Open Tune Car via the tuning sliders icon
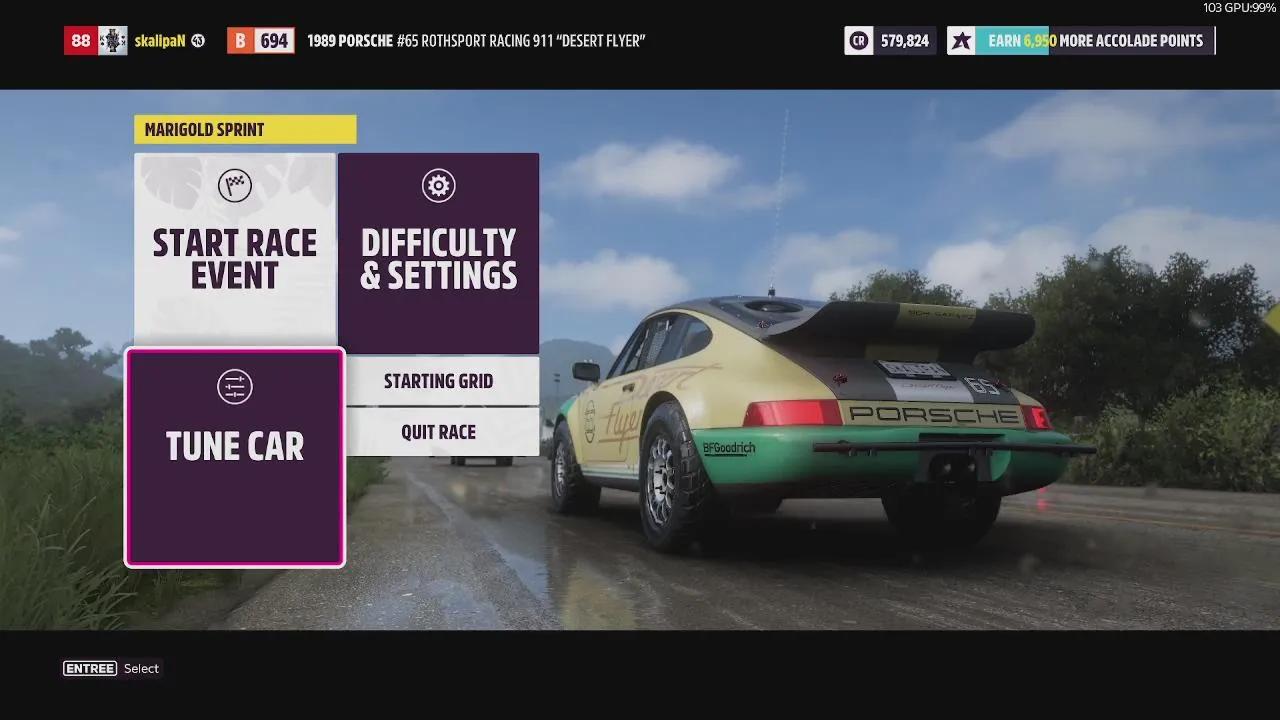Viewport: 1280px width, 720px height. point(234,387)
